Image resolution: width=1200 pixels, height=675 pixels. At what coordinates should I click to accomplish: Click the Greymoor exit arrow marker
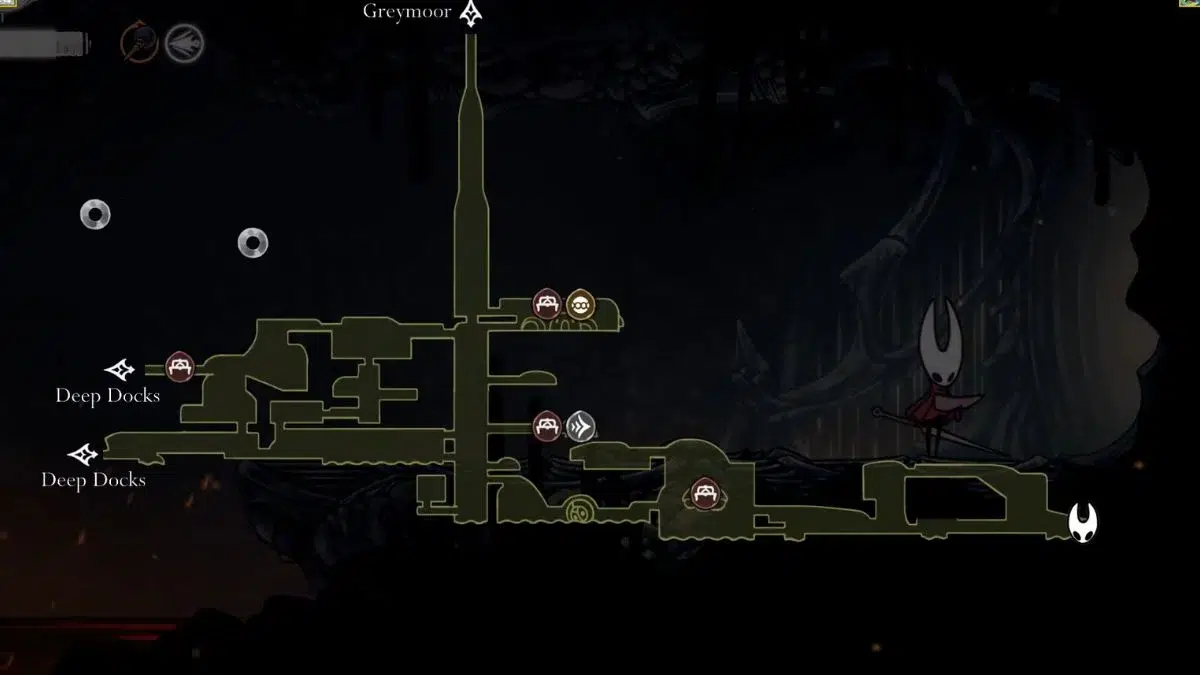(x=470, y=14)
